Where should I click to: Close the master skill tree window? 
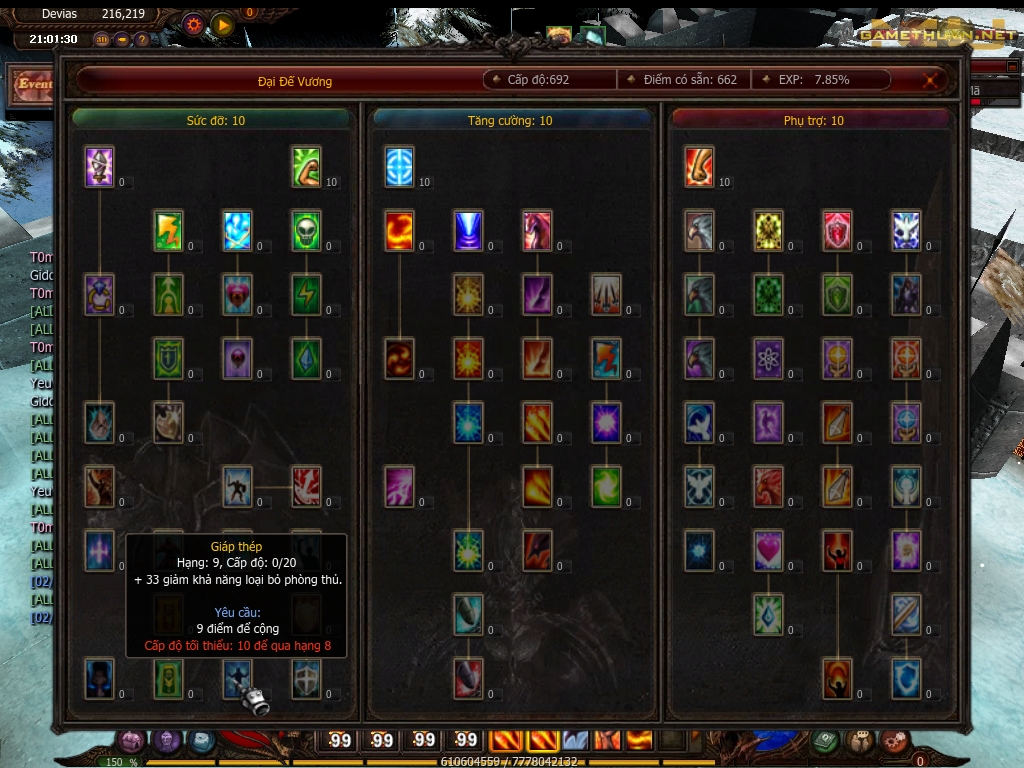tap(931, 80)
